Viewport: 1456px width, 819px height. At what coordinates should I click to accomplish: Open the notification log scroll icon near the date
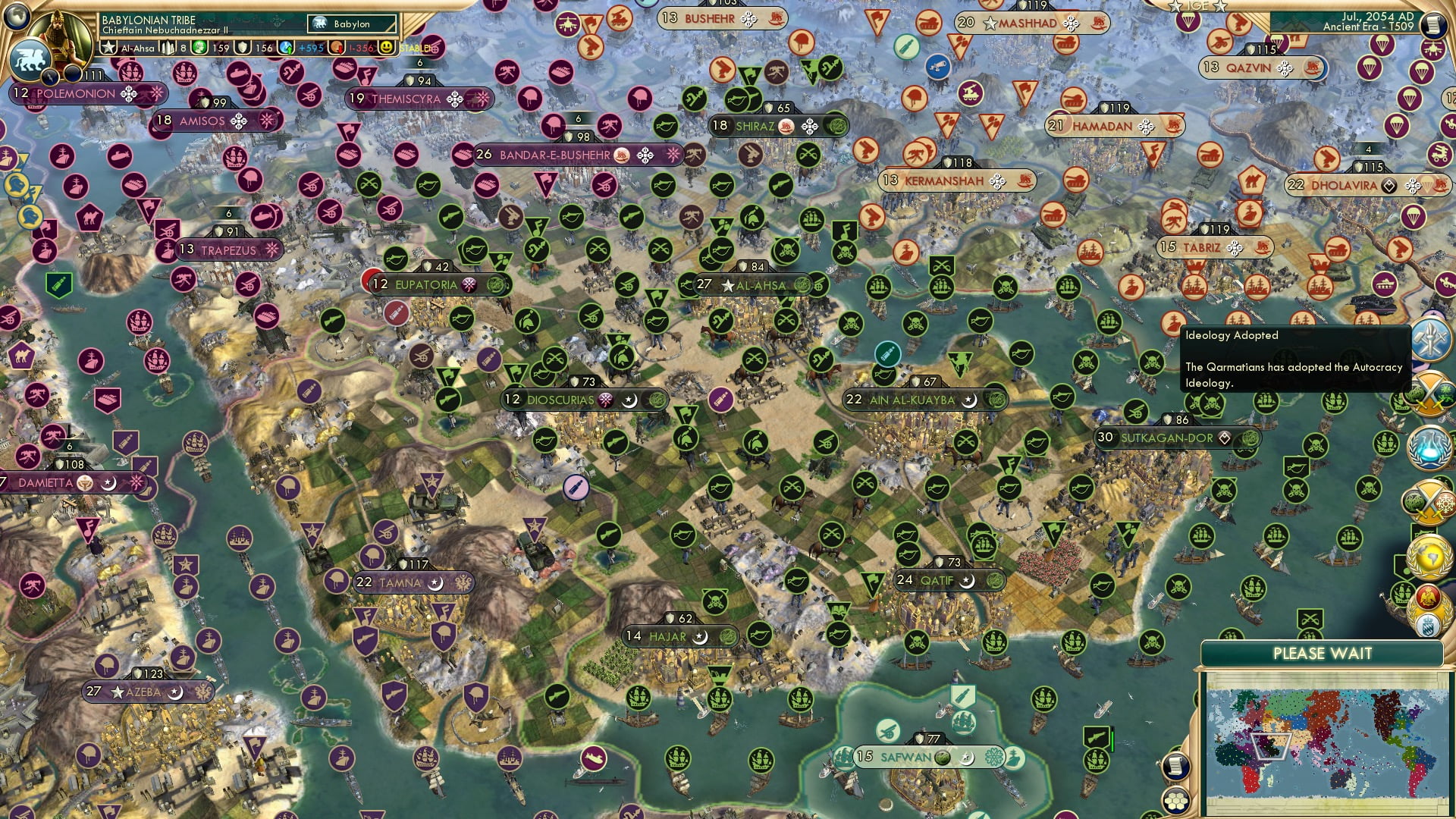pos(1432,25)
